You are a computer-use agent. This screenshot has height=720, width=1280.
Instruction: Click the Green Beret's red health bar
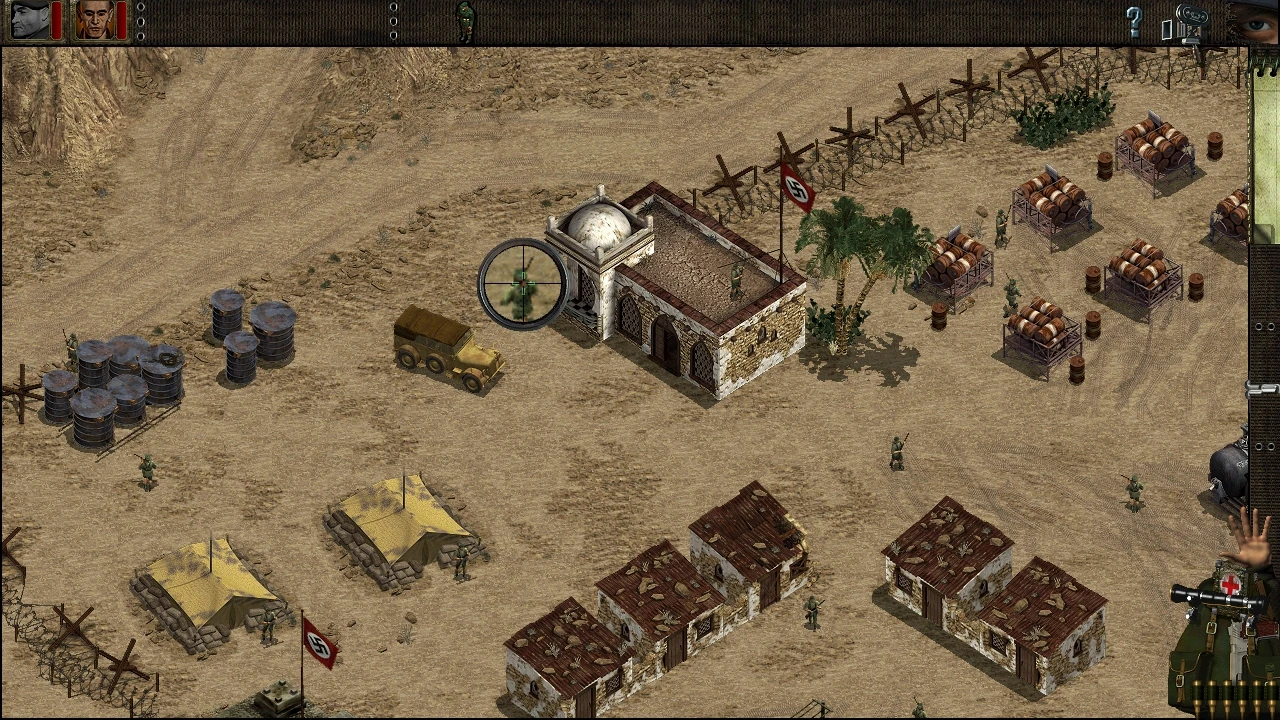pos(57,20)
